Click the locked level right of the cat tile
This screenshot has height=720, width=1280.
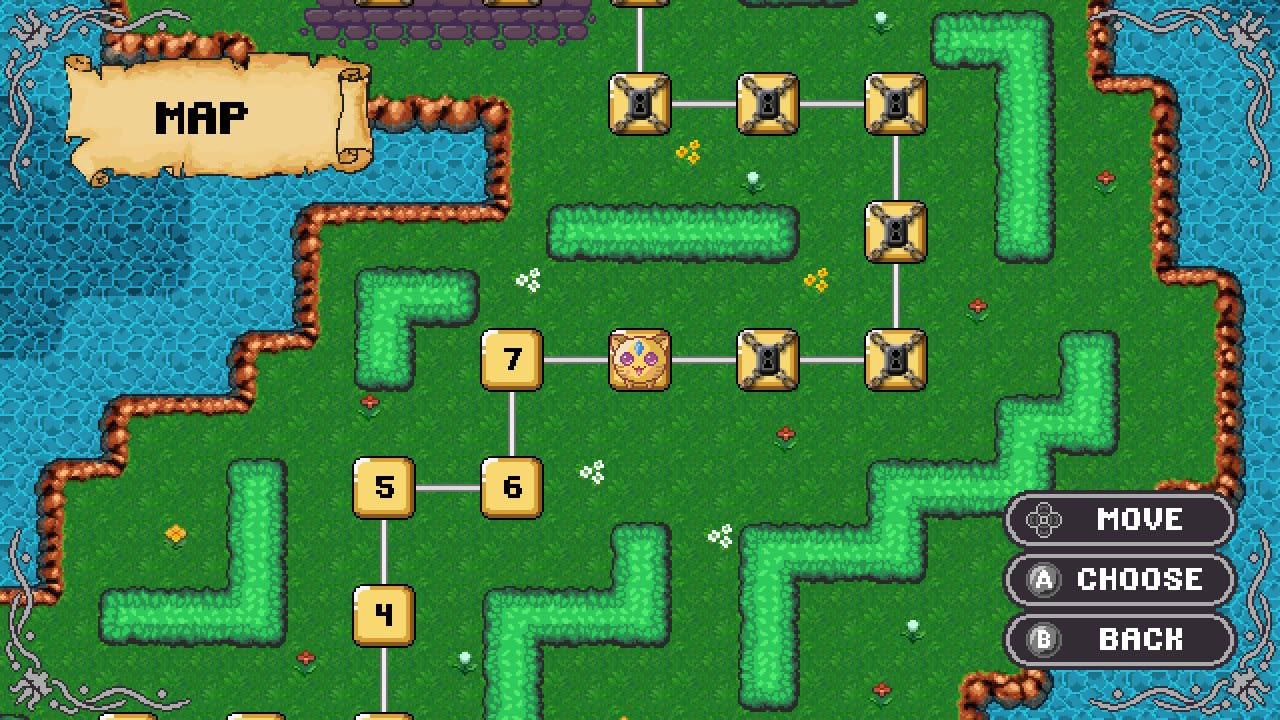(769, 361)
